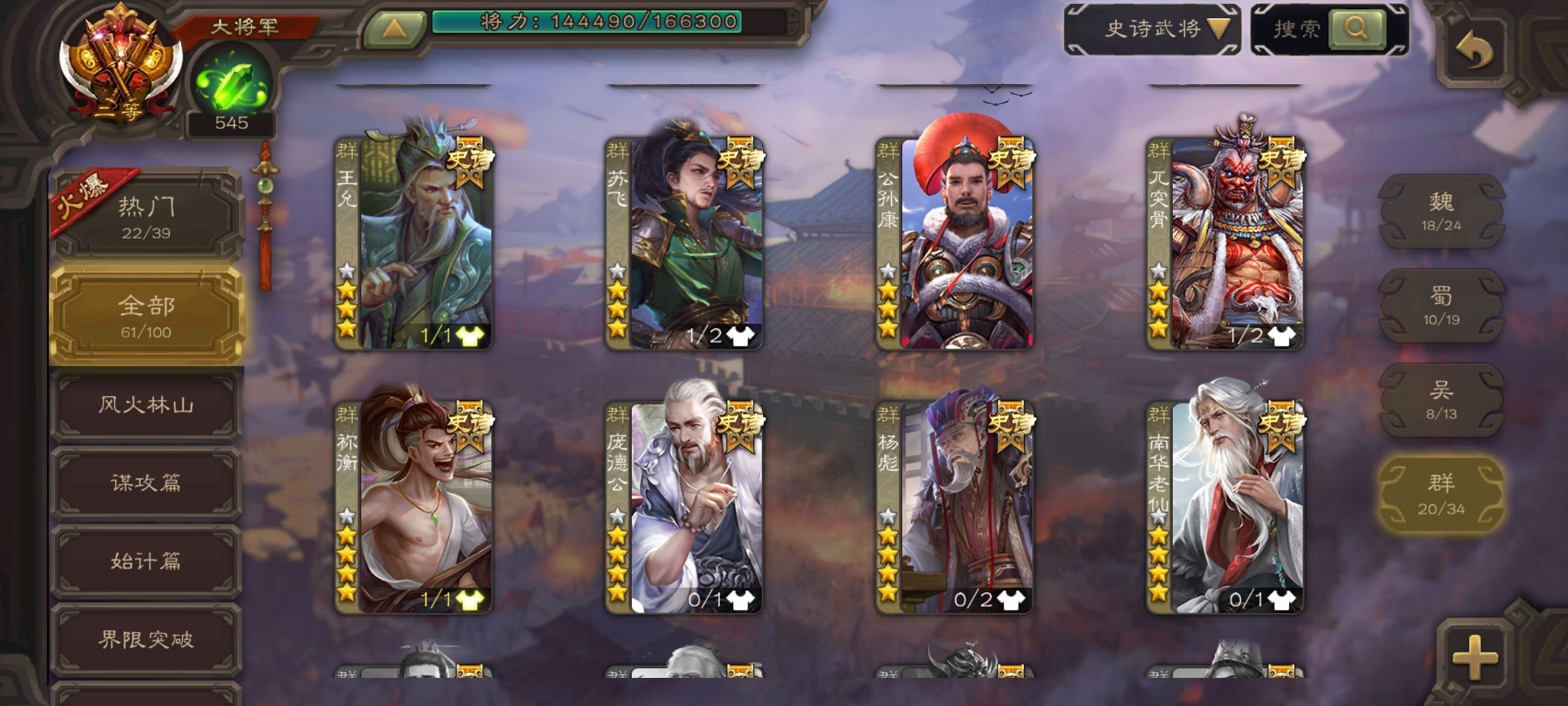
Task: Filter generals by 蜀 faction
Action: [x=1441, y=305]
